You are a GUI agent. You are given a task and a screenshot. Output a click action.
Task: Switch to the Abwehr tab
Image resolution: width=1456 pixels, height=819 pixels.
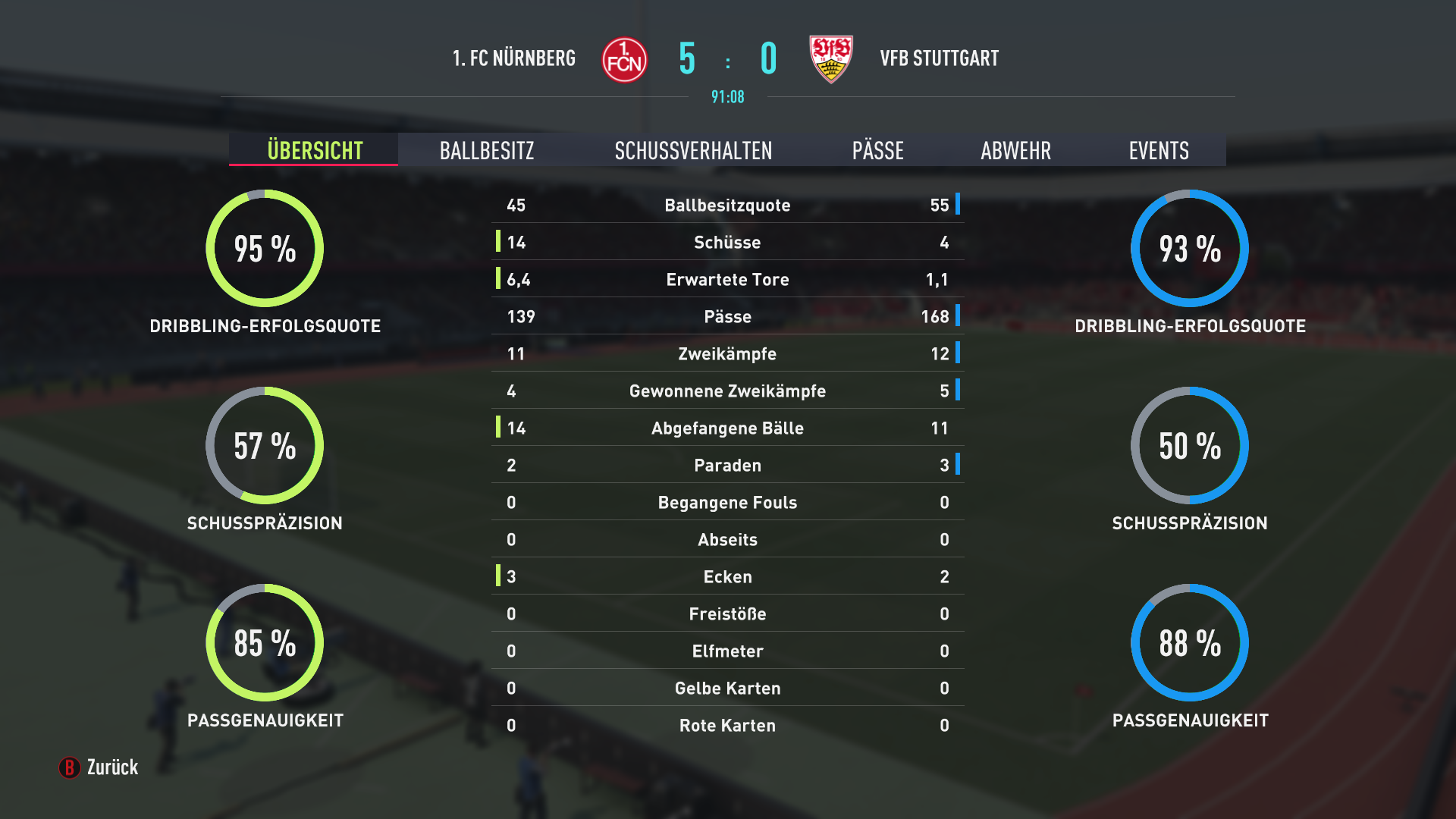pyautogui.click(x=1015, y=150)
